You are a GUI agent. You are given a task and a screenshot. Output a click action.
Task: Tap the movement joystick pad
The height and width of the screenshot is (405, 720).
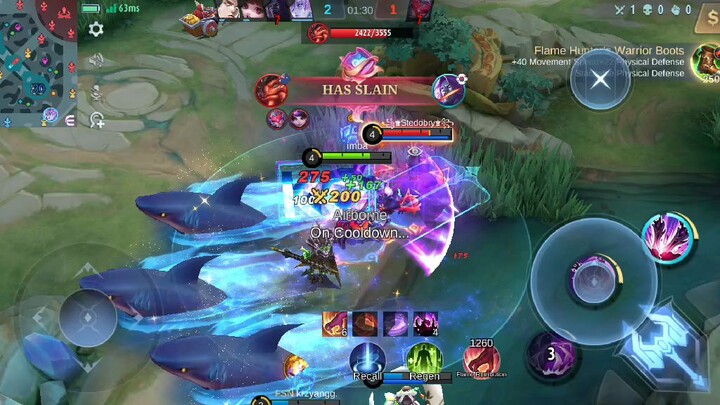tap(87, 317)
